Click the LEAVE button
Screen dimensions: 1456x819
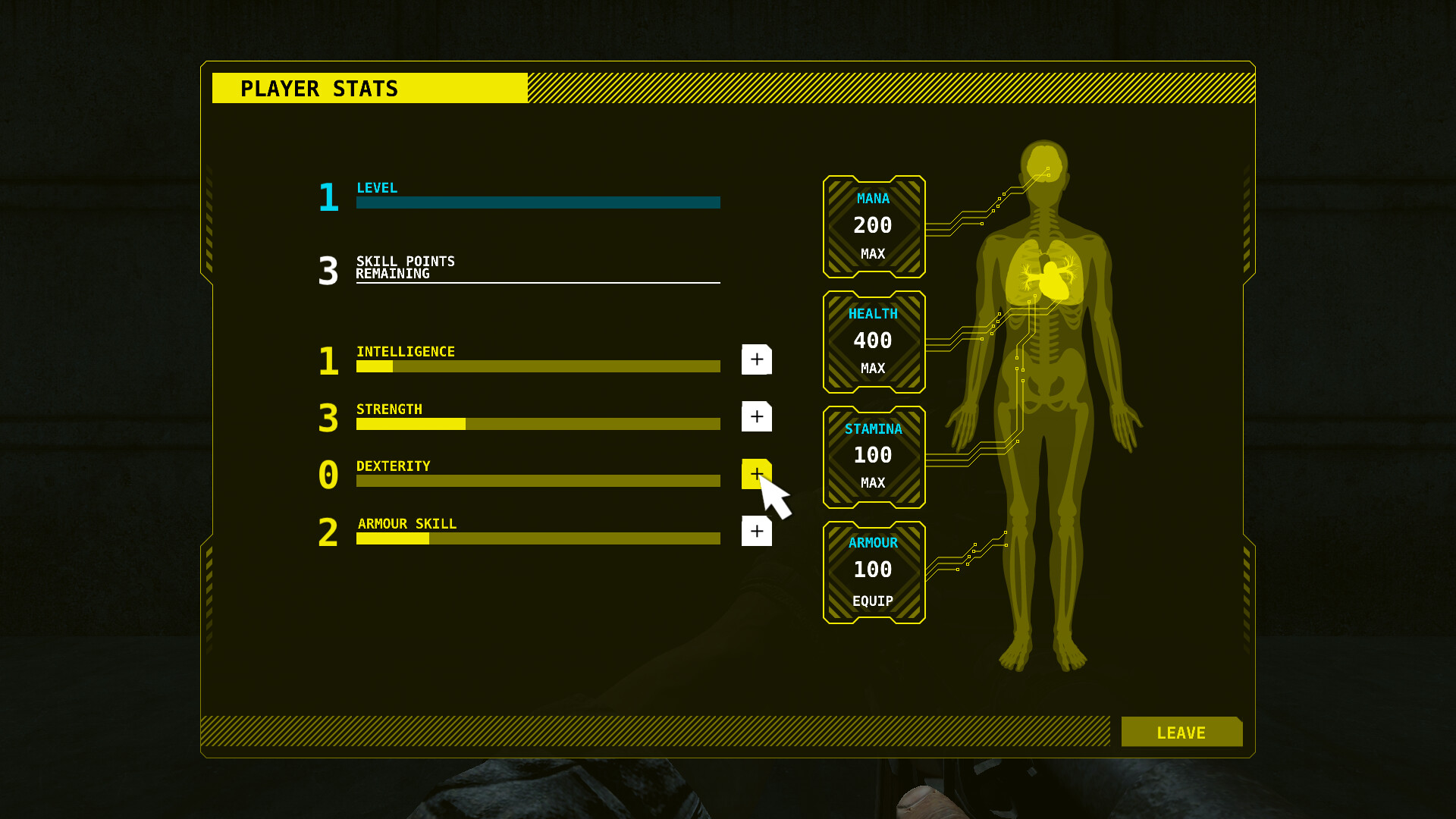click(x=1181, y=732)
